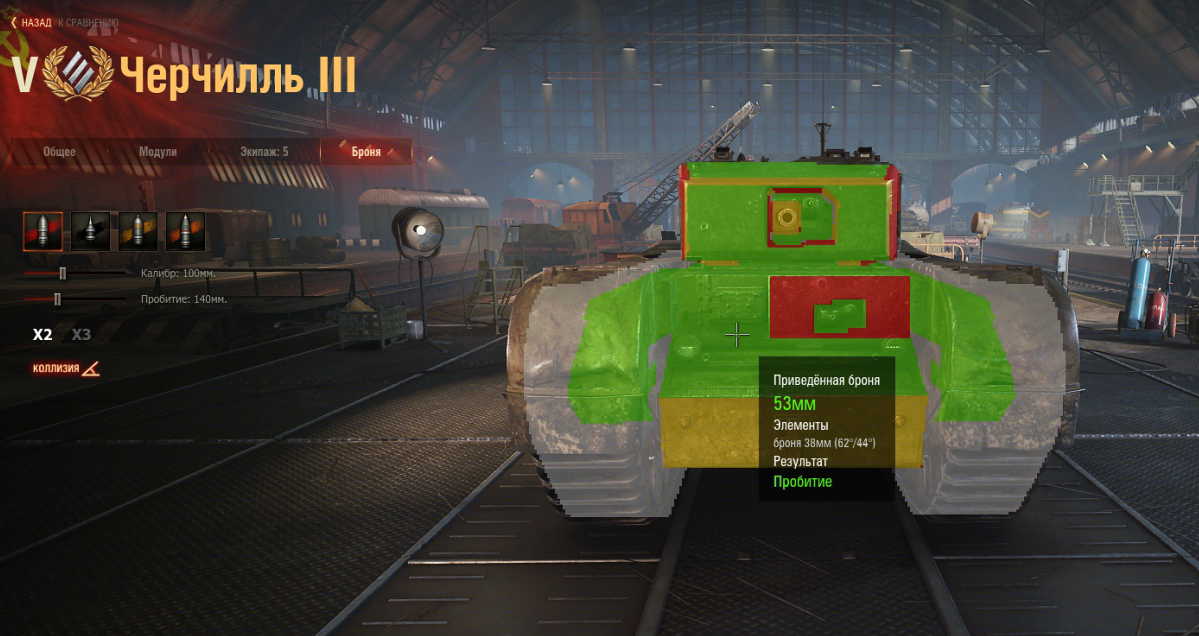Click the К сравнению link
This screenshot has height=636, width=1199.
pyautogui.click(x=88, y=22)
